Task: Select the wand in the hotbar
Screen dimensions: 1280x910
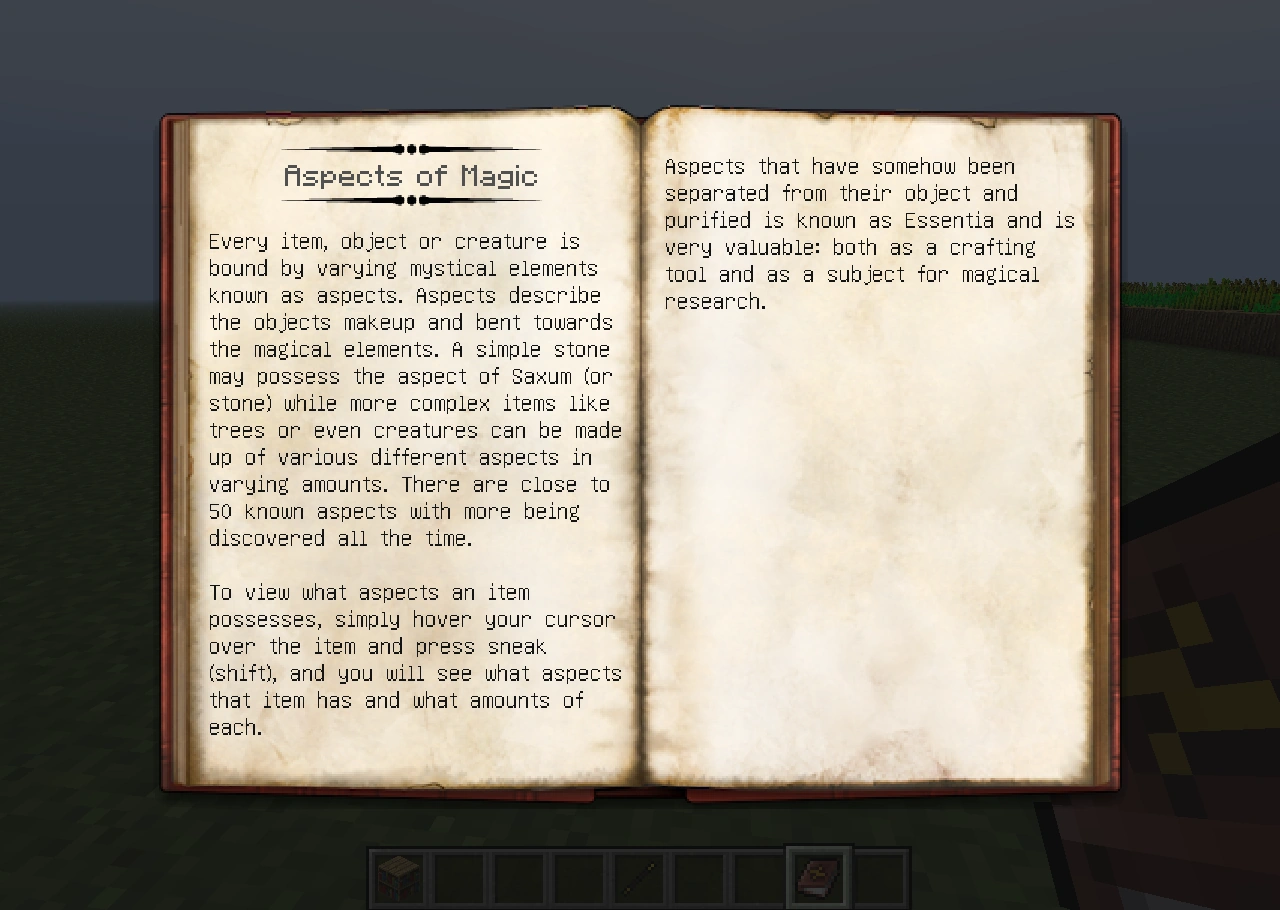Action: [x=639, y=879]
